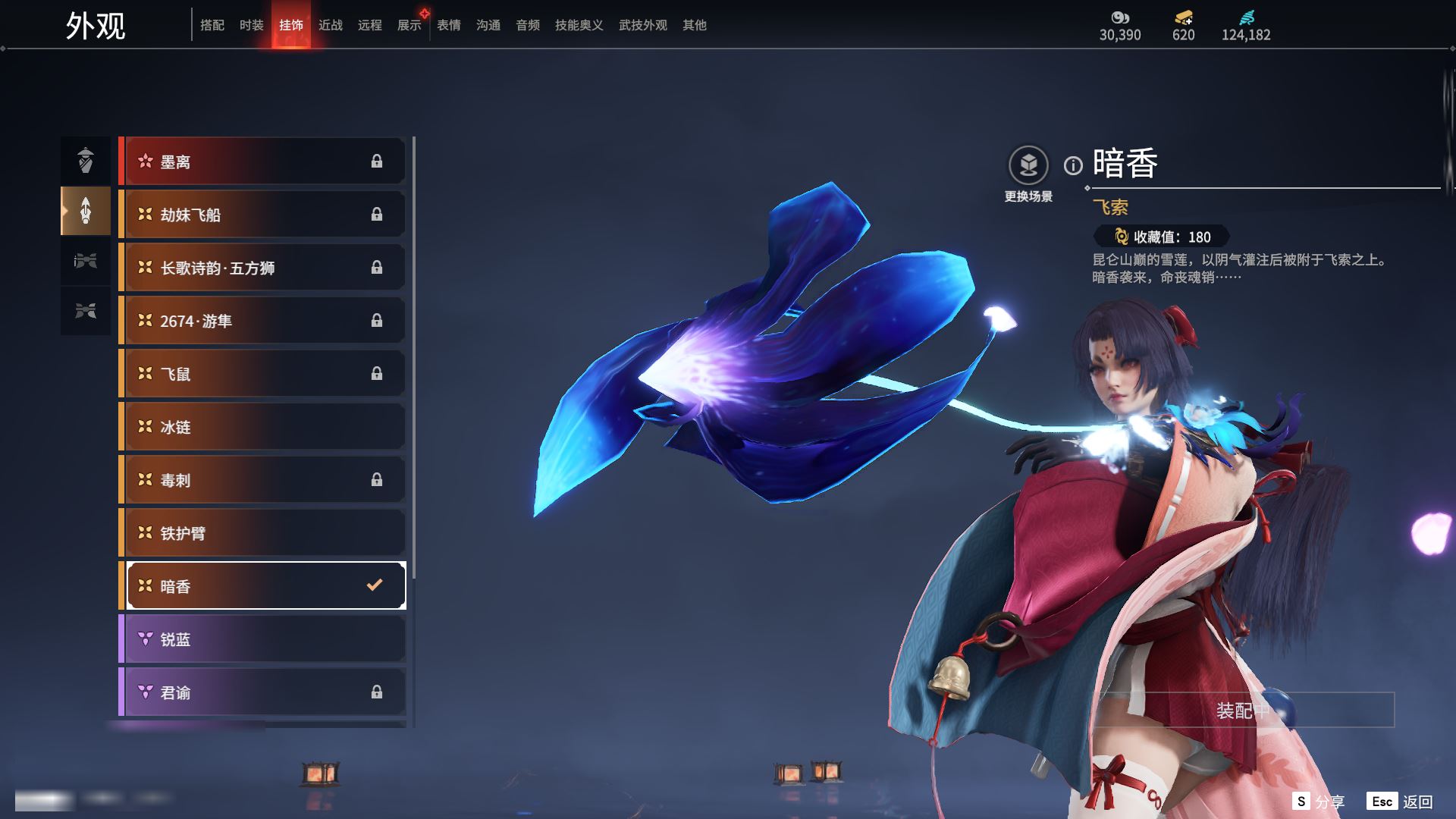Select the 冰链 grapple skin
Viewport: 1456px width, 819px height.
262,427
